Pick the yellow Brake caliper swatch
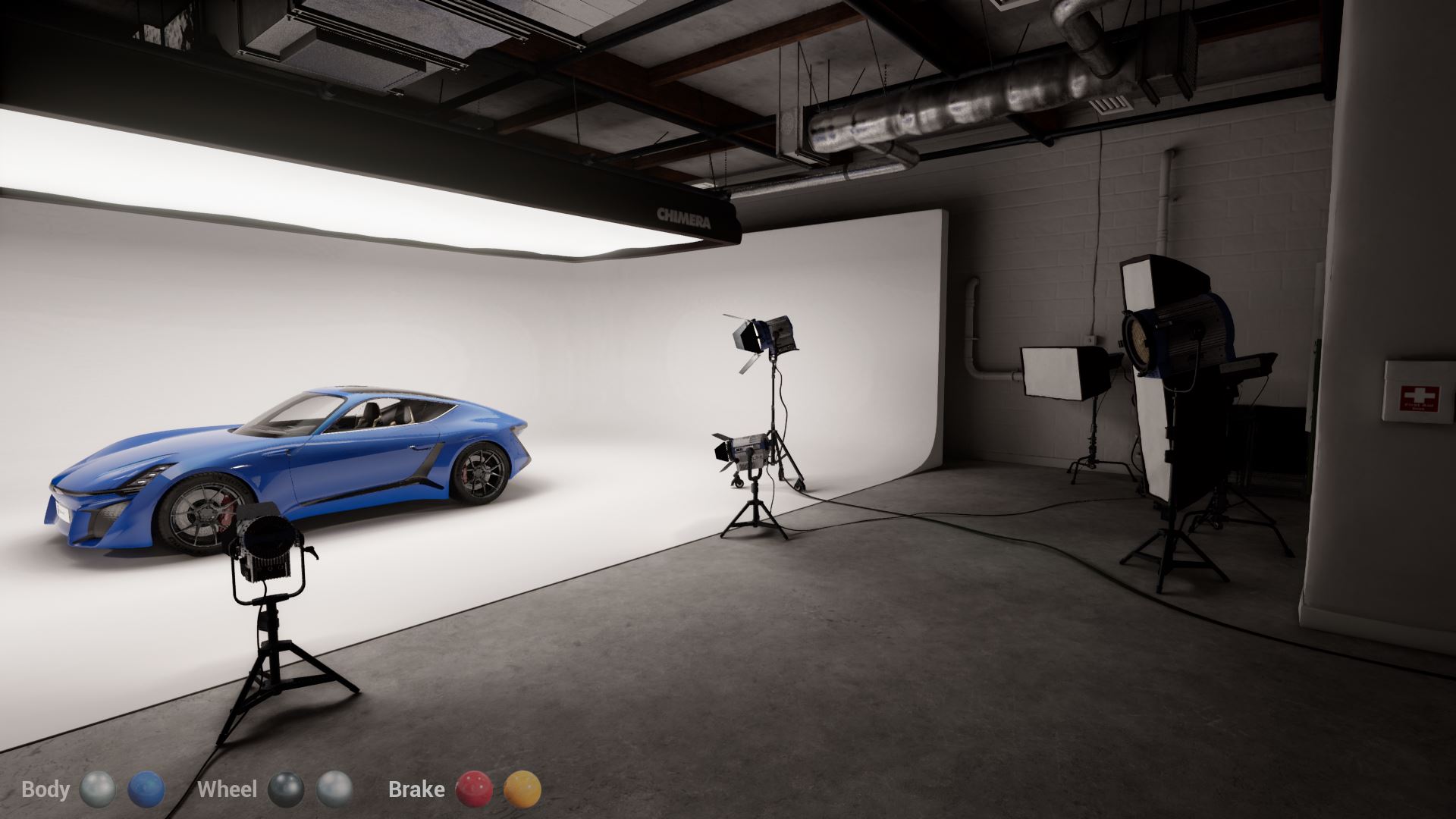Image resolution: width=1456 pixels, height=819 pixels. (522, 789)
